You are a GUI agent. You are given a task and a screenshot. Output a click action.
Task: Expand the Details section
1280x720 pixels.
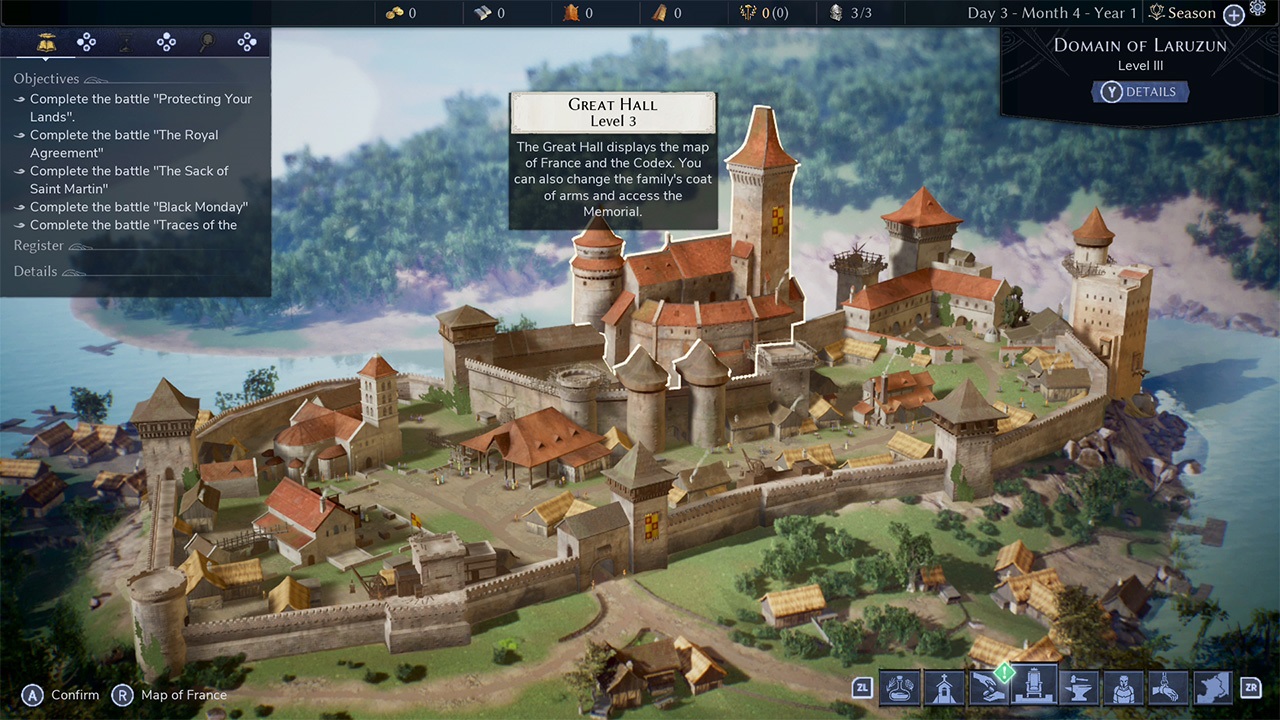36,271
